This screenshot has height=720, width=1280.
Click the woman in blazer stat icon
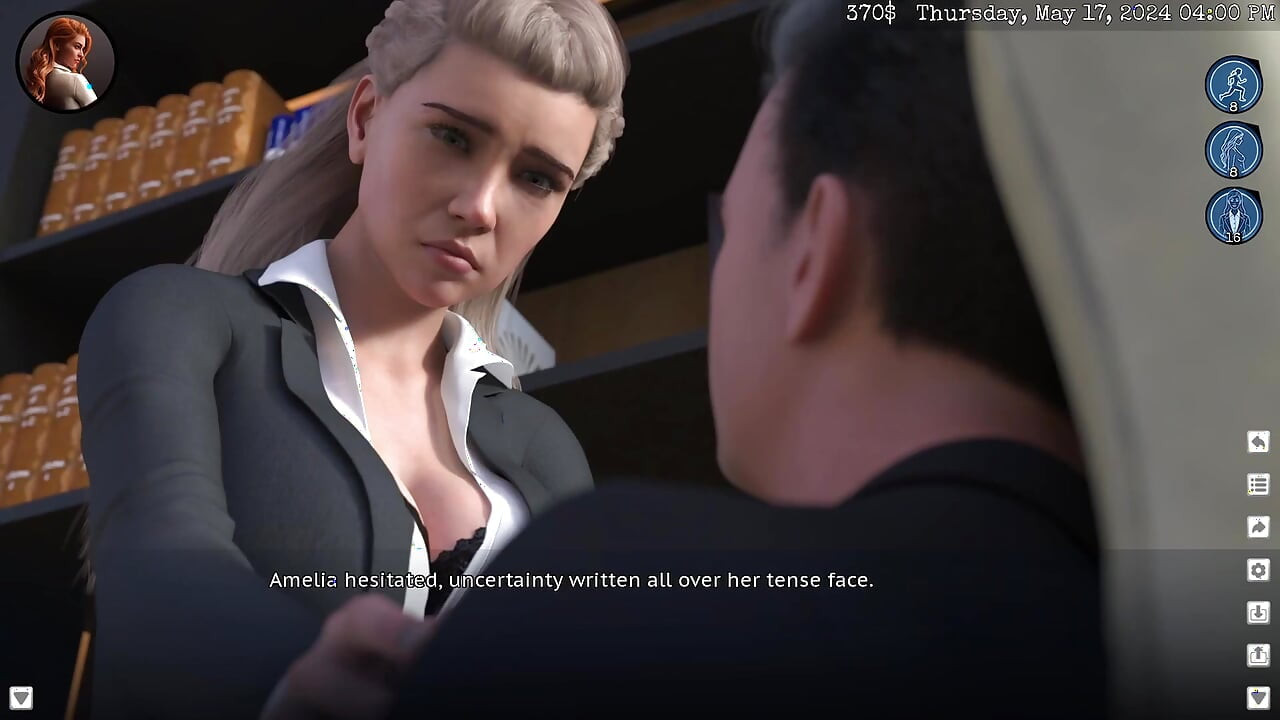(1233, 215)
